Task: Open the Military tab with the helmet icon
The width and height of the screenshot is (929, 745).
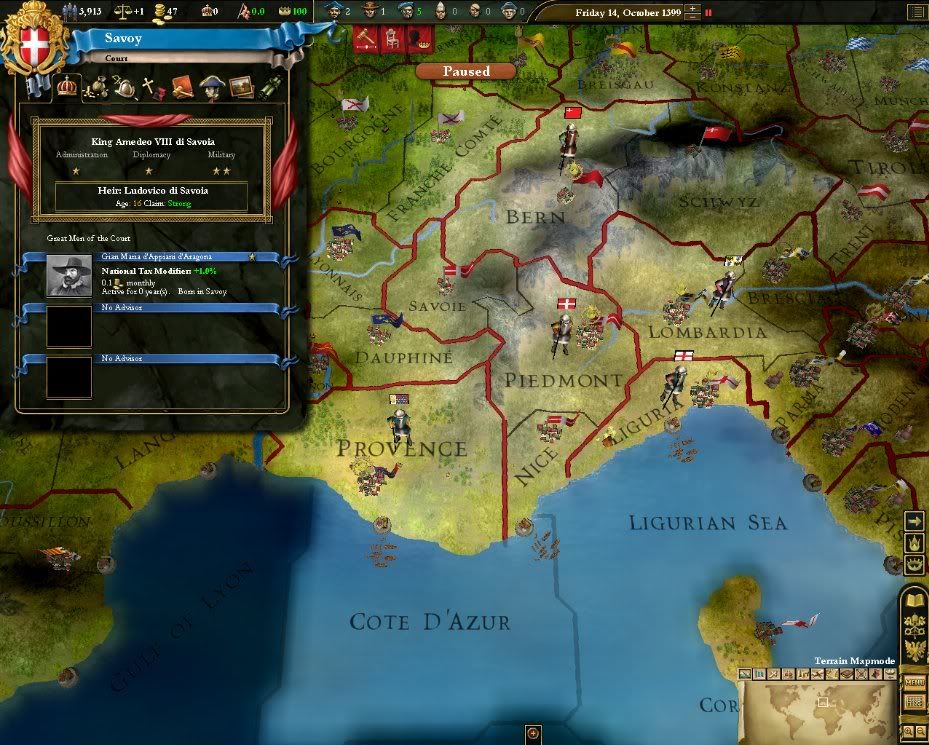Action: click(x=126, y=87)
